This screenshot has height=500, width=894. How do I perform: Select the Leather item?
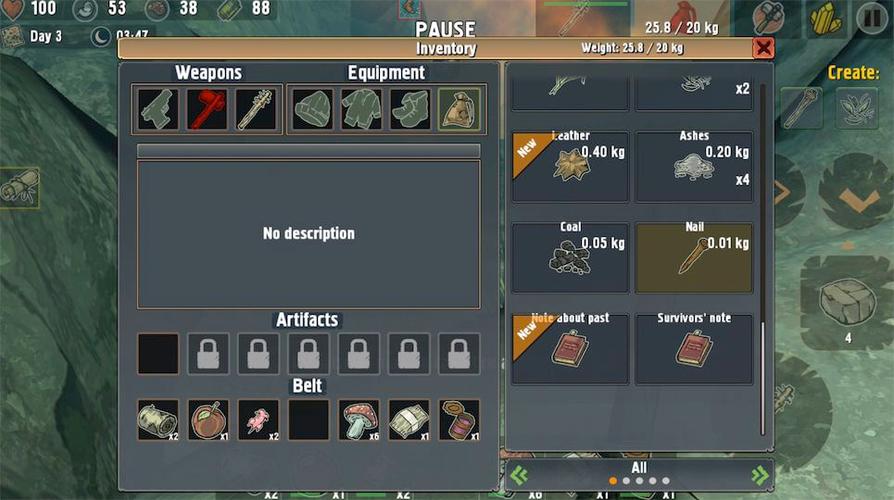coord(571,166)
